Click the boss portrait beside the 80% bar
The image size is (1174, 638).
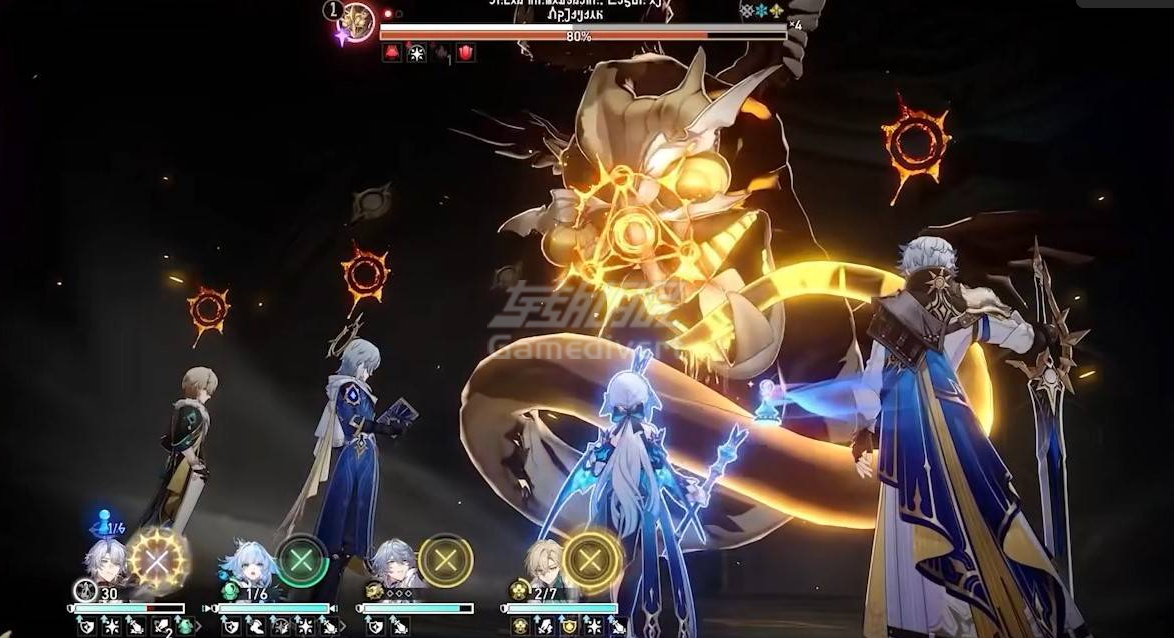356,20
